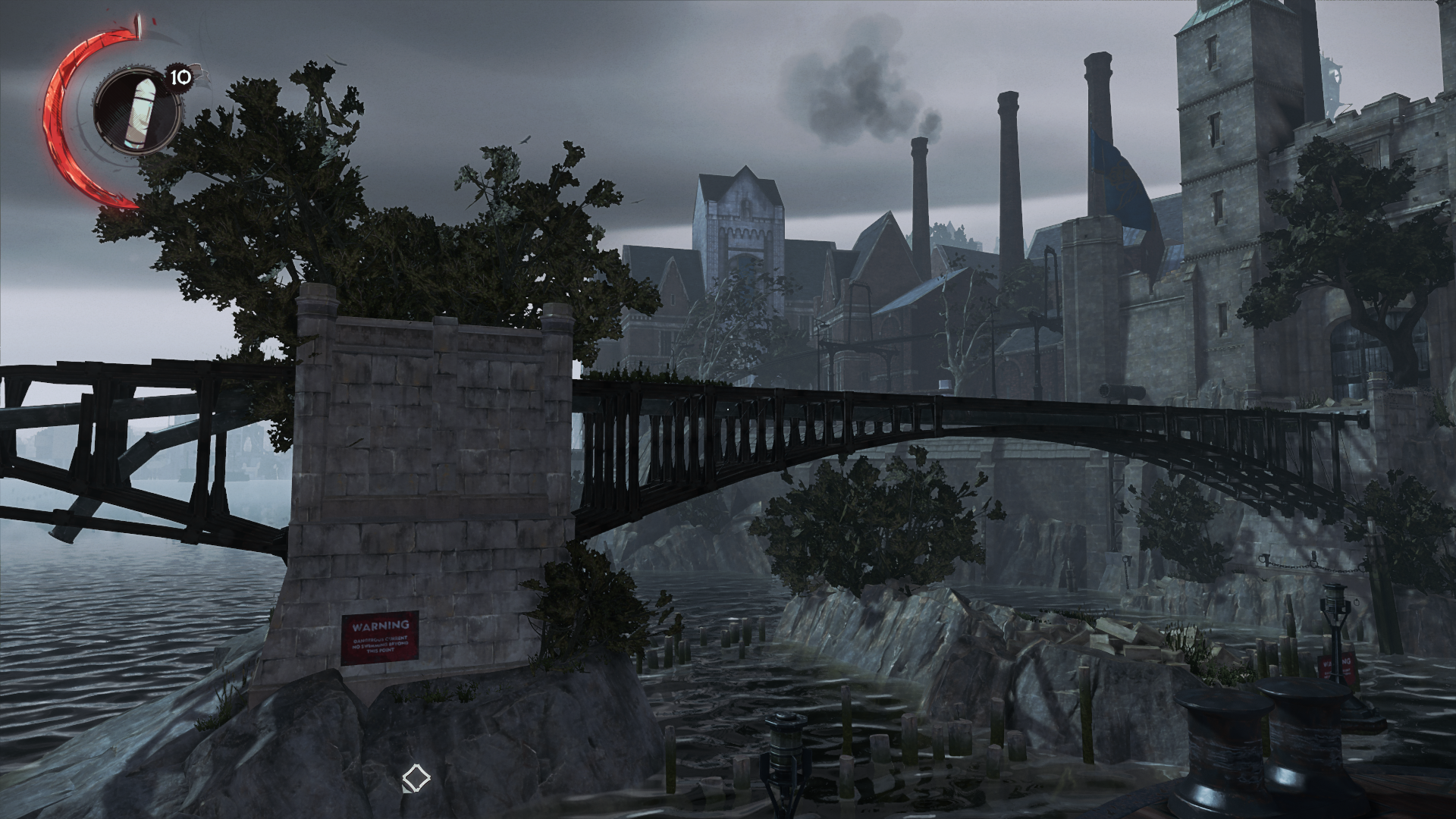Image resolution: width=1456 pixels, height=819 pixels.
Task: Select the equipped bullet item icon
Action: pyautogui.click(x=136, y=111)
